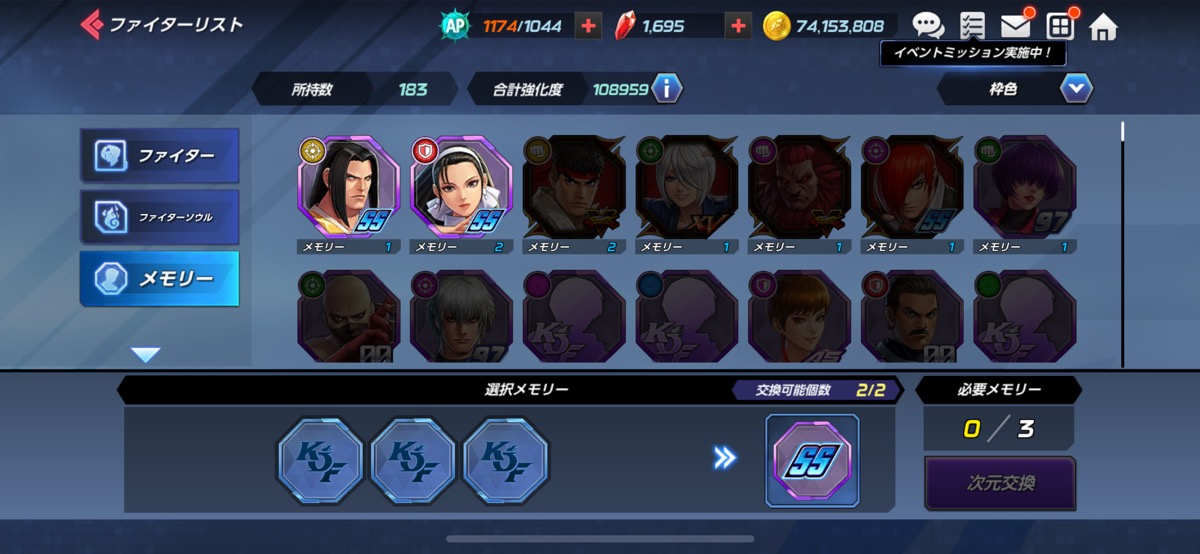The height and width of the screenshot is (554, 1200).
Task: Select the メモリー tab
Action: click(x=160, y=279)
